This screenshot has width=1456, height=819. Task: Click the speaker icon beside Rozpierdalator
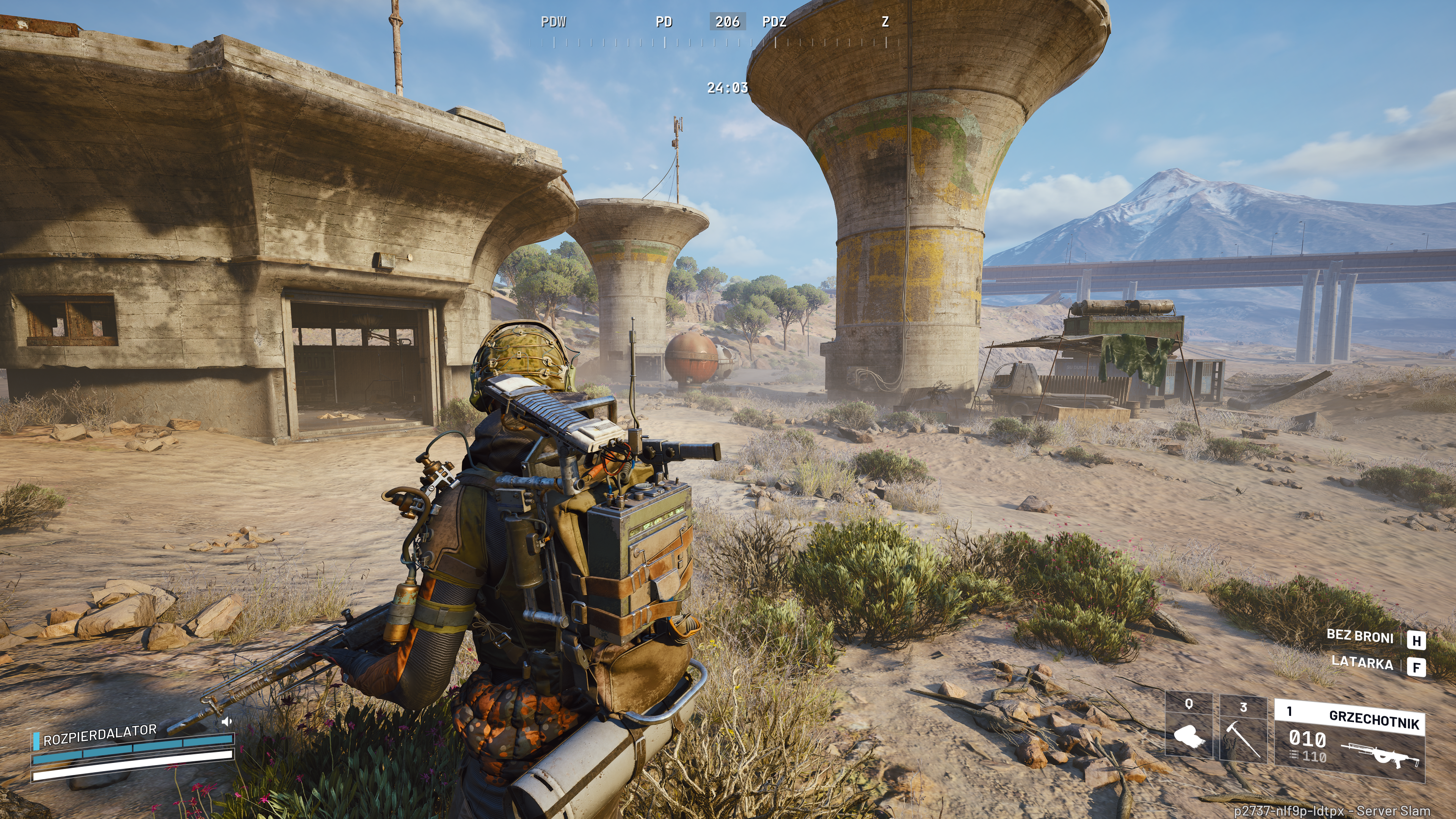point(227,721)
